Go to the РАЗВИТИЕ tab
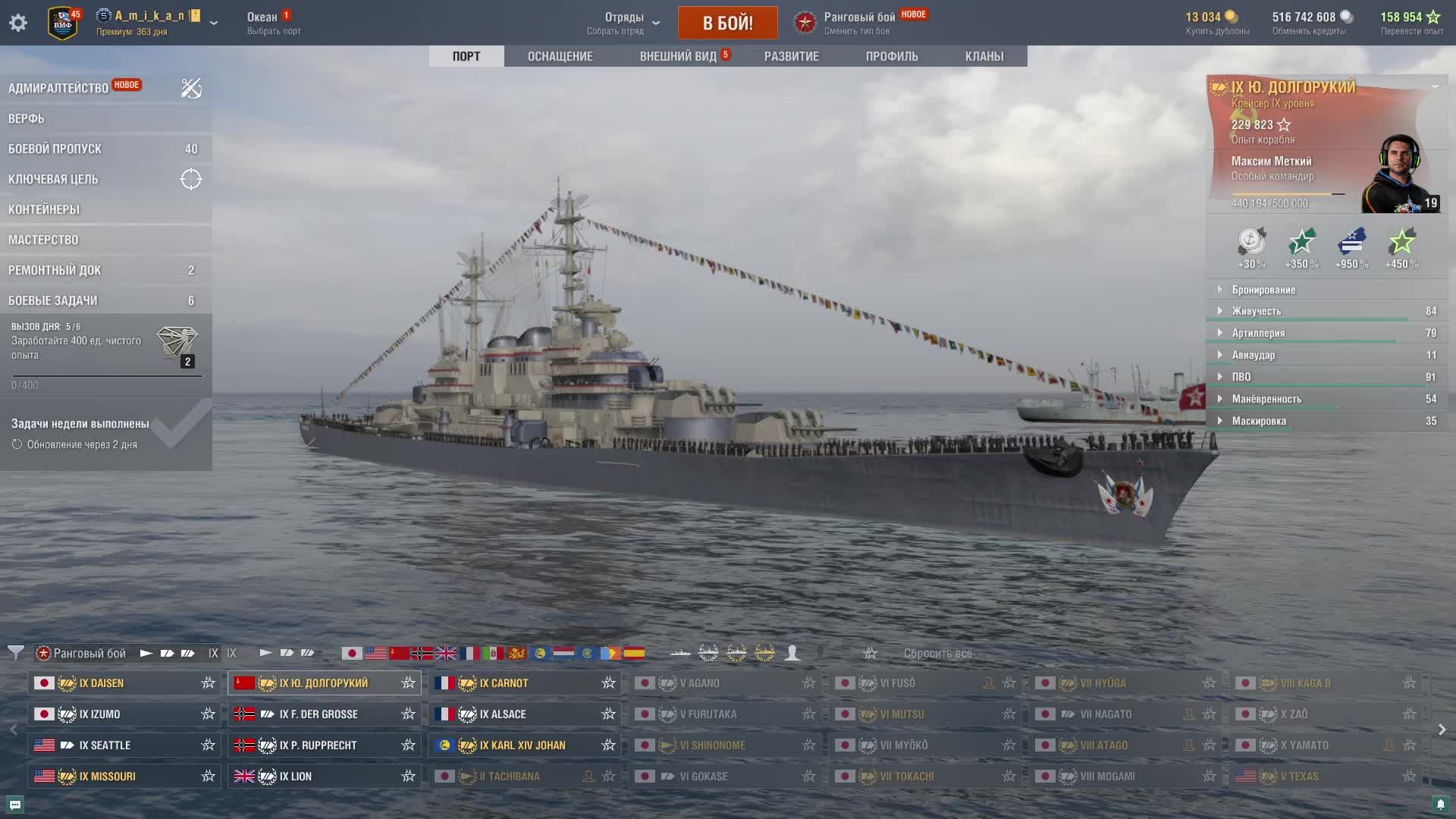 click(791, 56)
